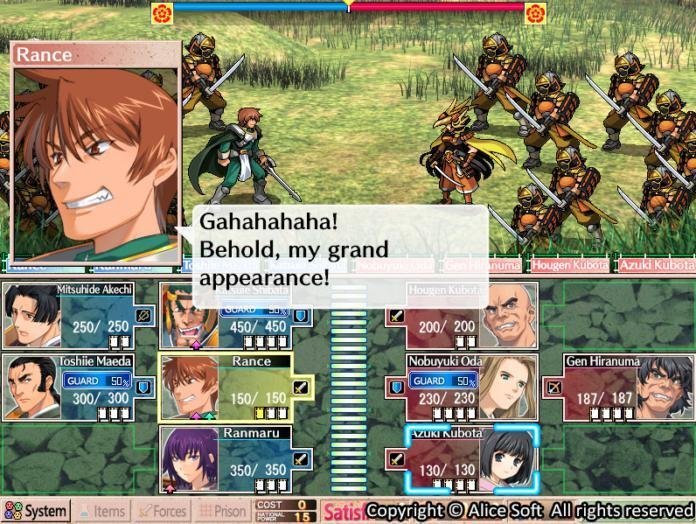Target Azuki Kubota's highlighted unit panel
The height and width of the screenshot is (524, 696).
tap(472, 459)
